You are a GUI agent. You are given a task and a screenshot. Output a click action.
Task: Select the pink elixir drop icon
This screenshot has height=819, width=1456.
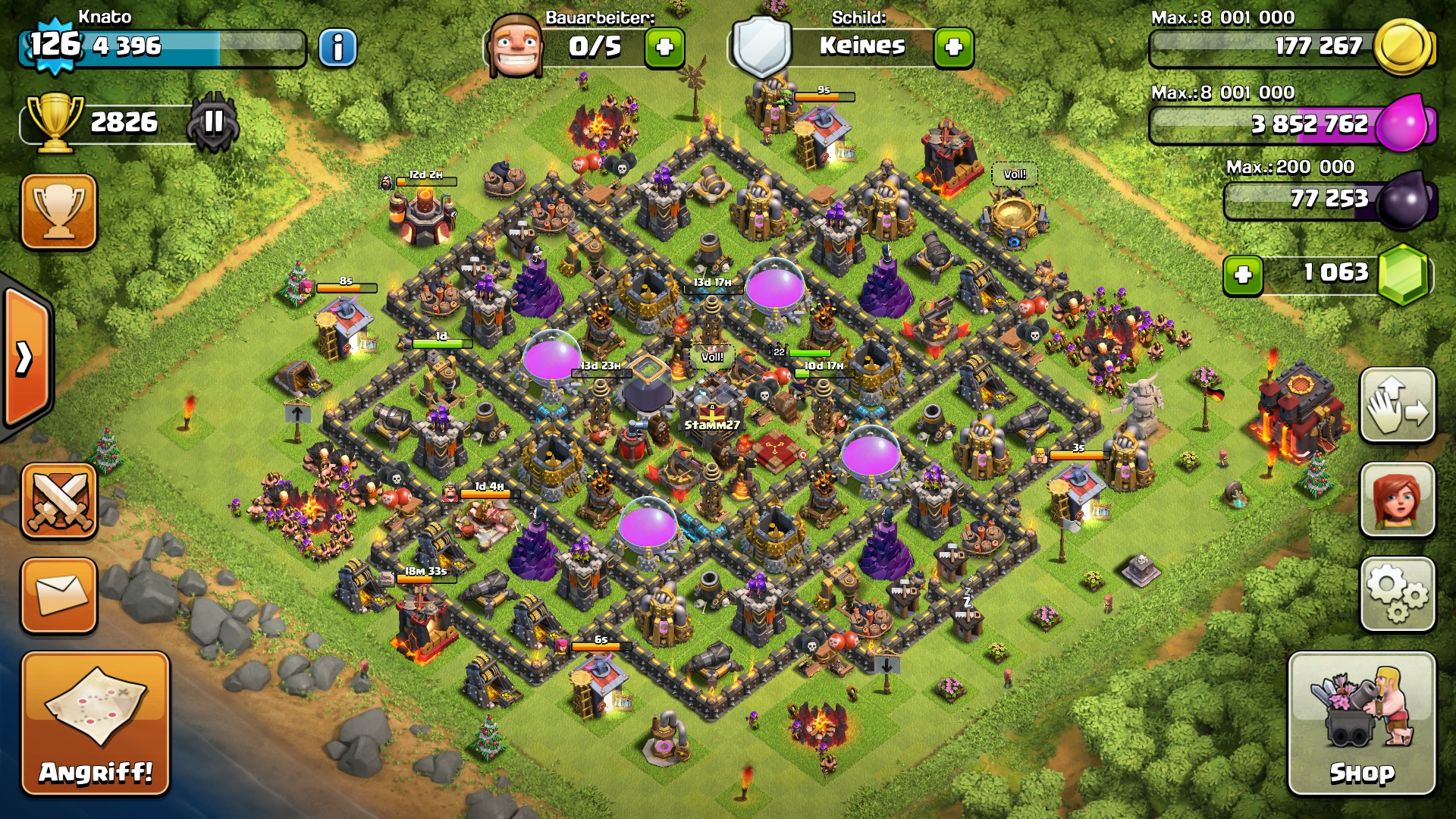point(1403,123)
